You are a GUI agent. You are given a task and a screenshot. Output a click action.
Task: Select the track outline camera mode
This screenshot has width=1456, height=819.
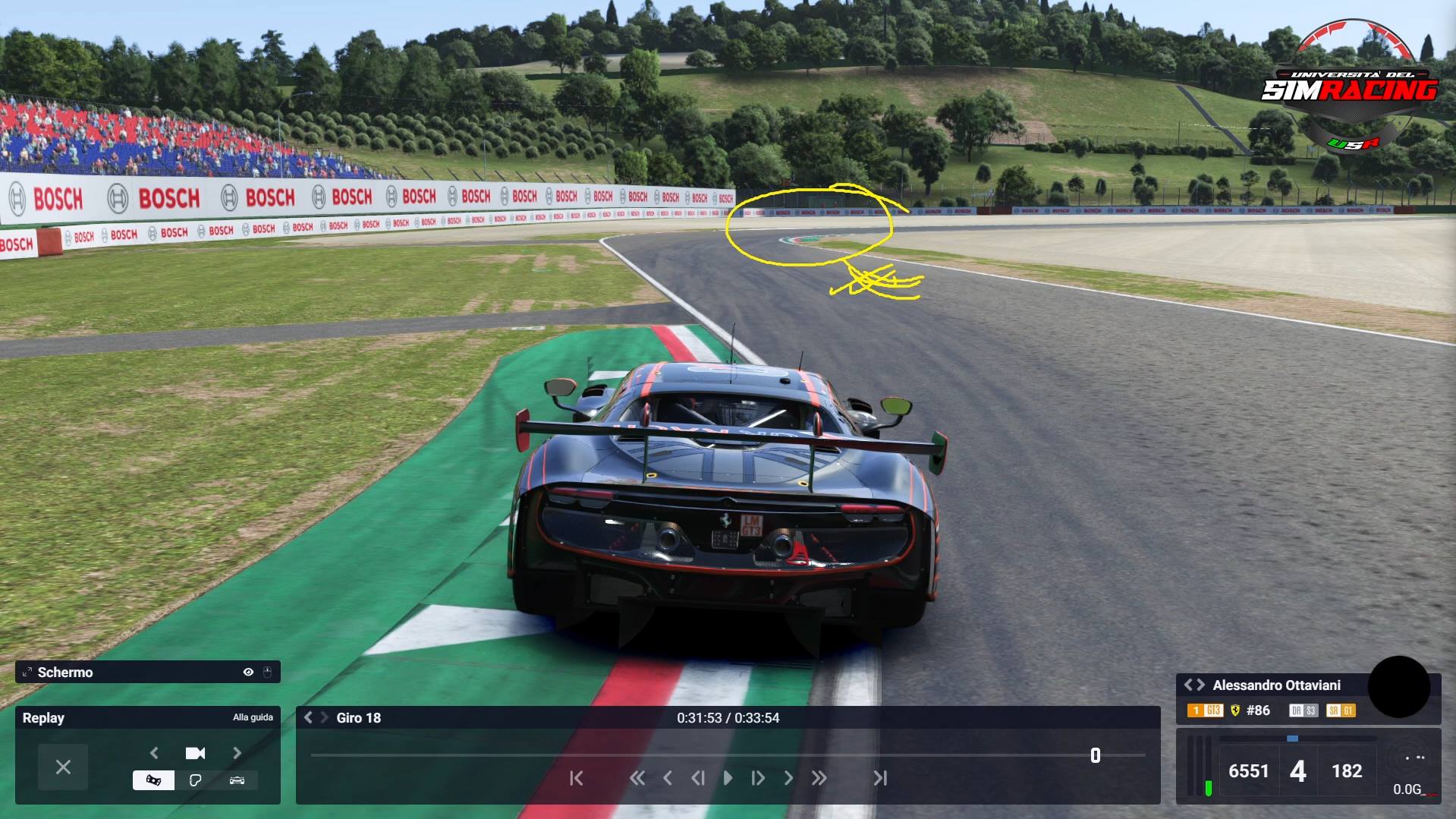[x=195, y=780]
